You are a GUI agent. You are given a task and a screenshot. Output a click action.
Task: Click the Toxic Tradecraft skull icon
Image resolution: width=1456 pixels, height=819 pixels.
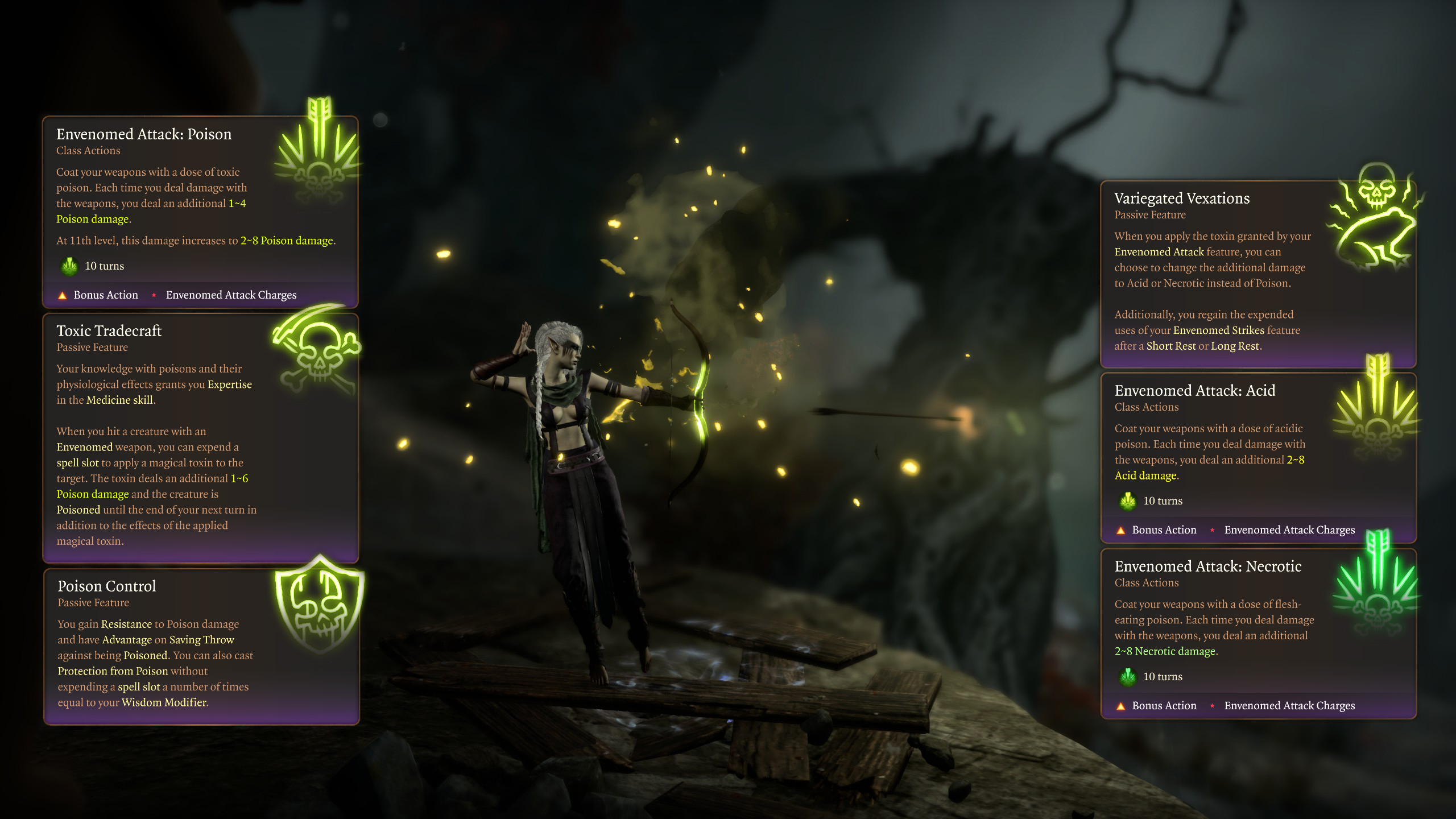tap(317, 348)
